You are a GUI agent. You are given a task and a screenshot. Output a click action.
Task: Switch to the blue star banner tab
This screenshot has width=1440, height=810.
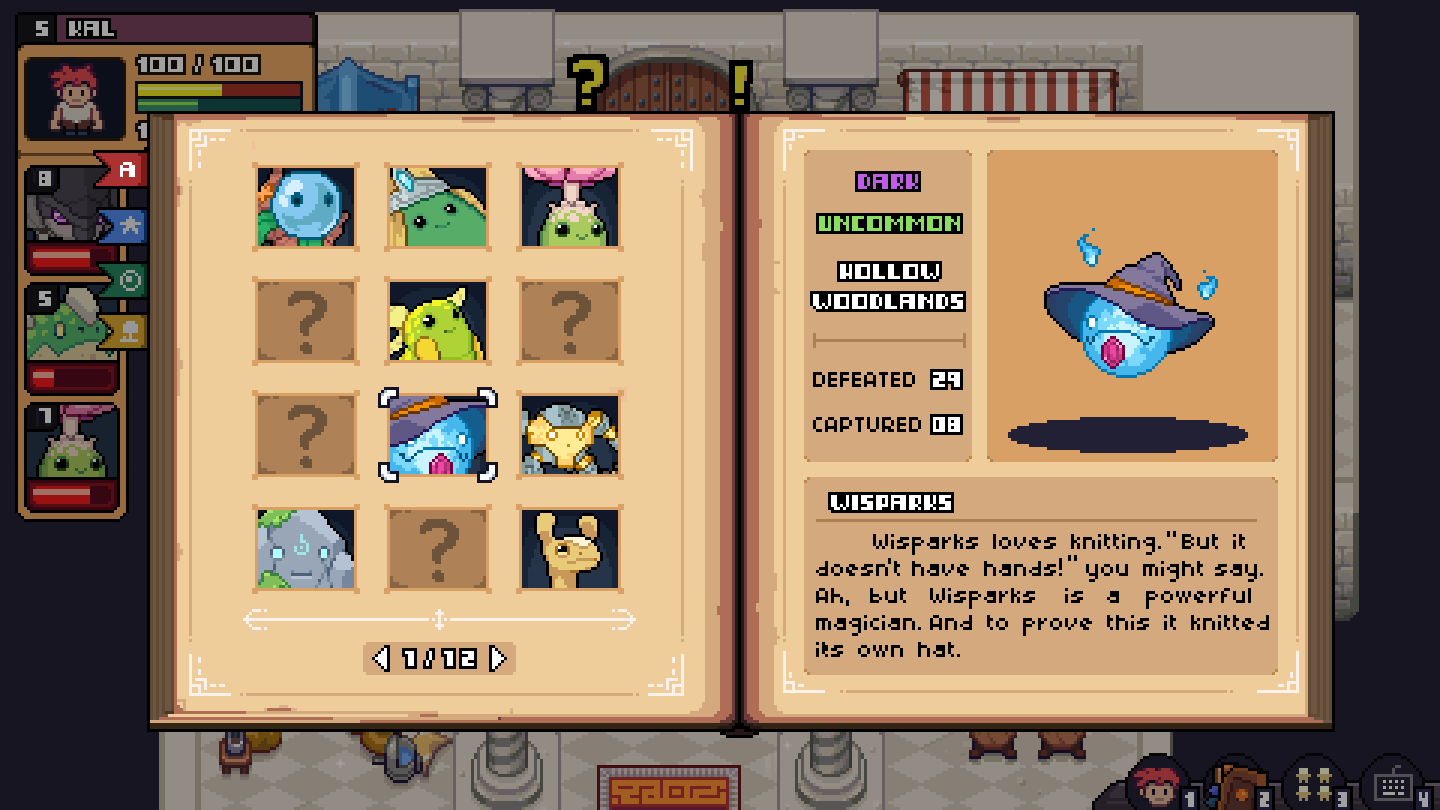tap(129, 226)
